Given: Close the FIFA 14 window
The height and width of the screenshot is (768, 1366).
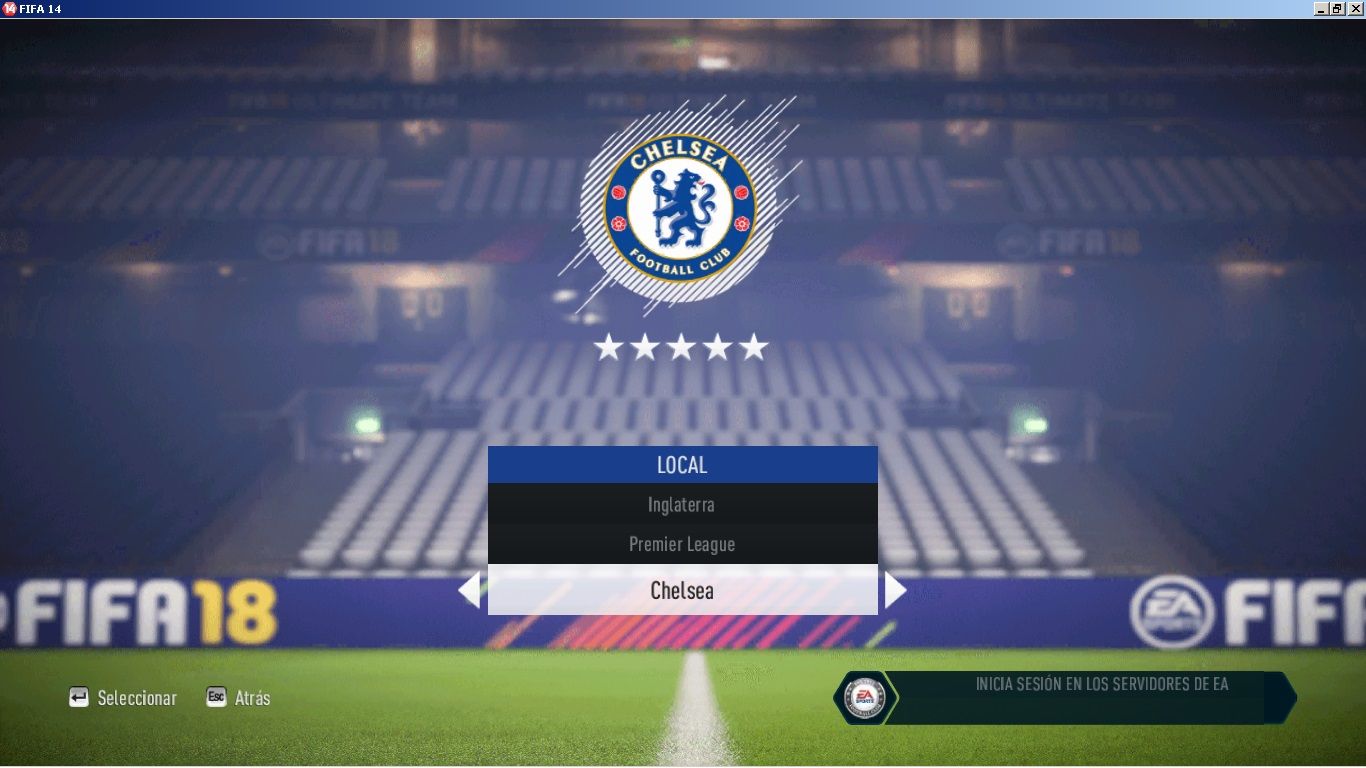Looking at the screenshot, I should (1355, 8).
